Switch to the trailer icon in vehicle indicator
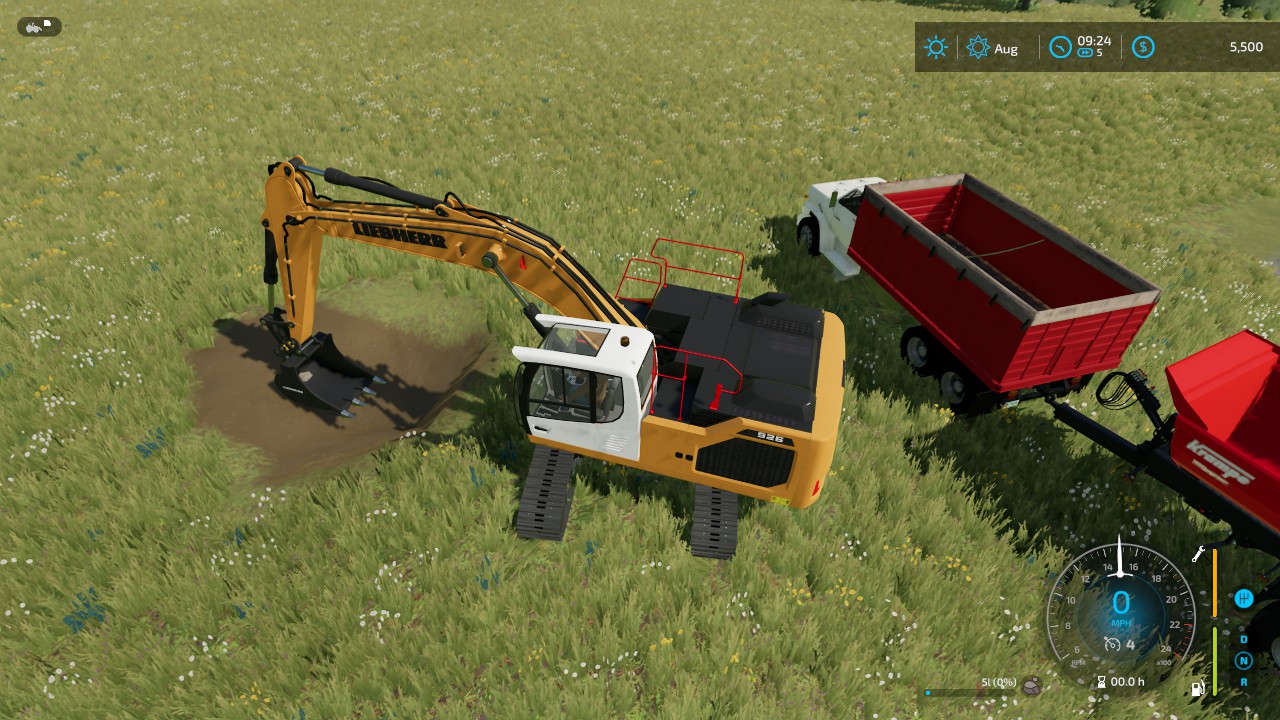The image size is (1280, 720). click(47, 23)
